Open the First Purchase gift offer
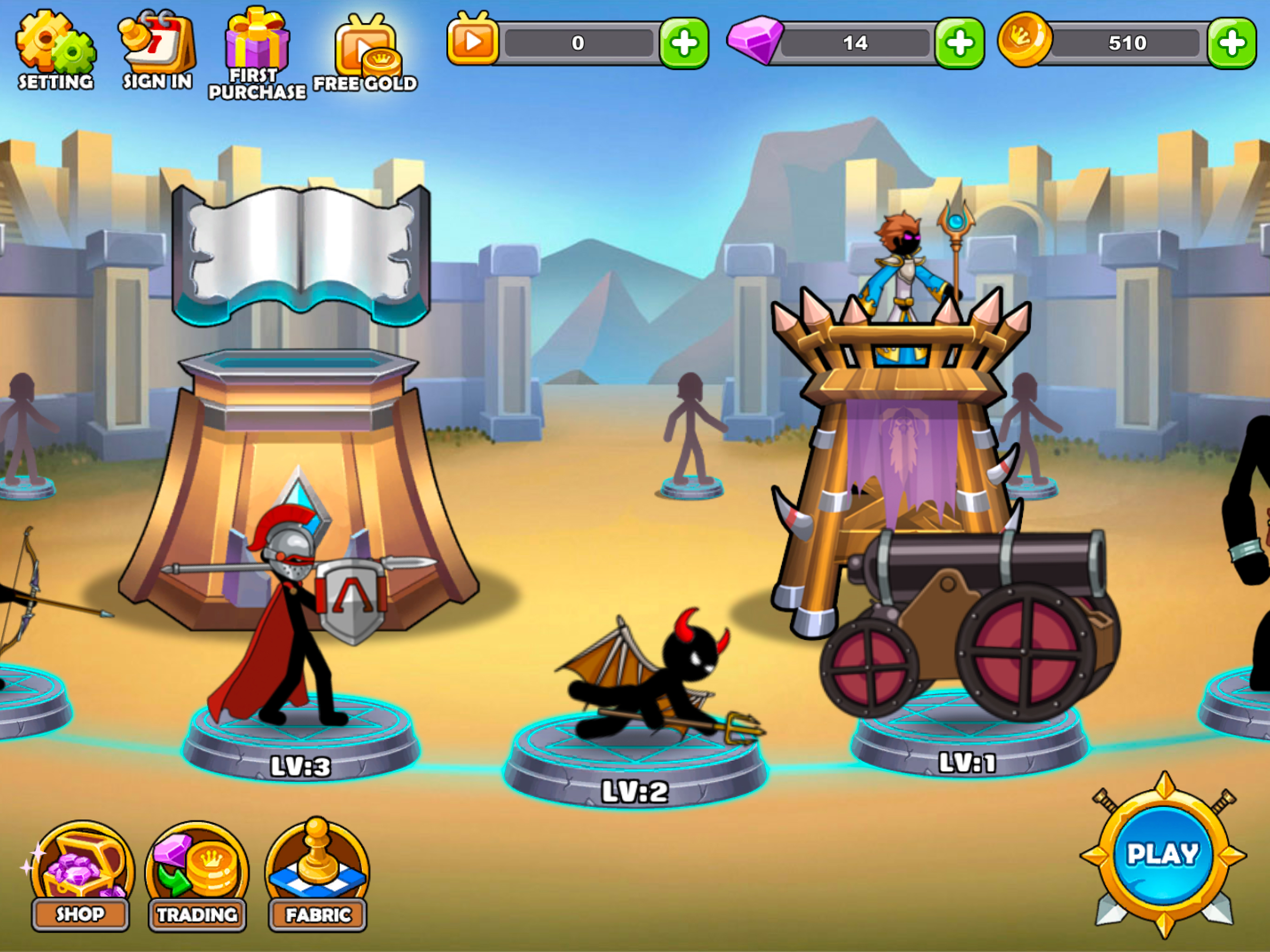Viewport: 1270px width, 952px height. tap(257, 53)
